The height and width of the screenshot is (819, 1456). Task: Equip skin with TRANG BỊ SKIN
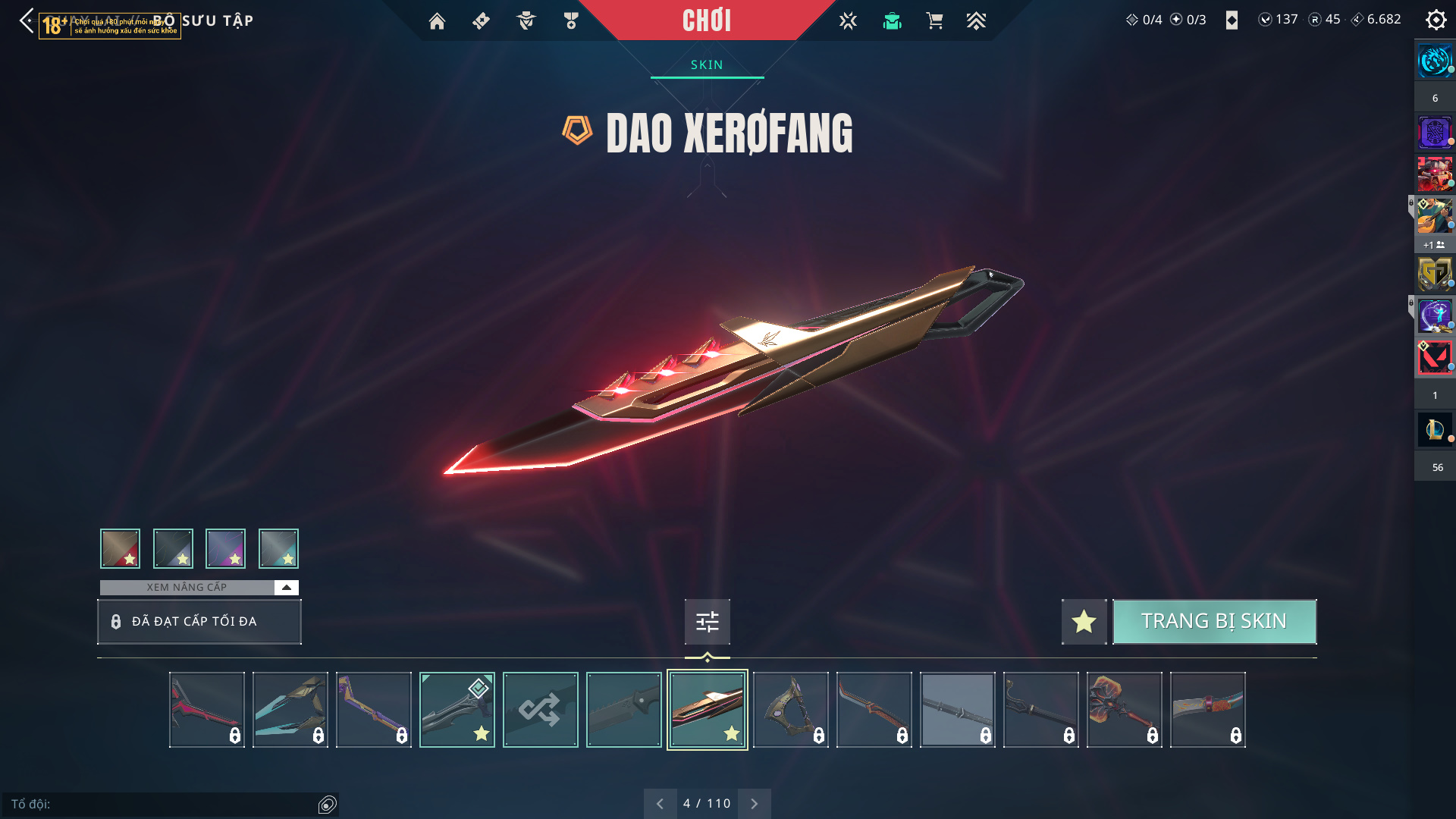click(1214, 622)
